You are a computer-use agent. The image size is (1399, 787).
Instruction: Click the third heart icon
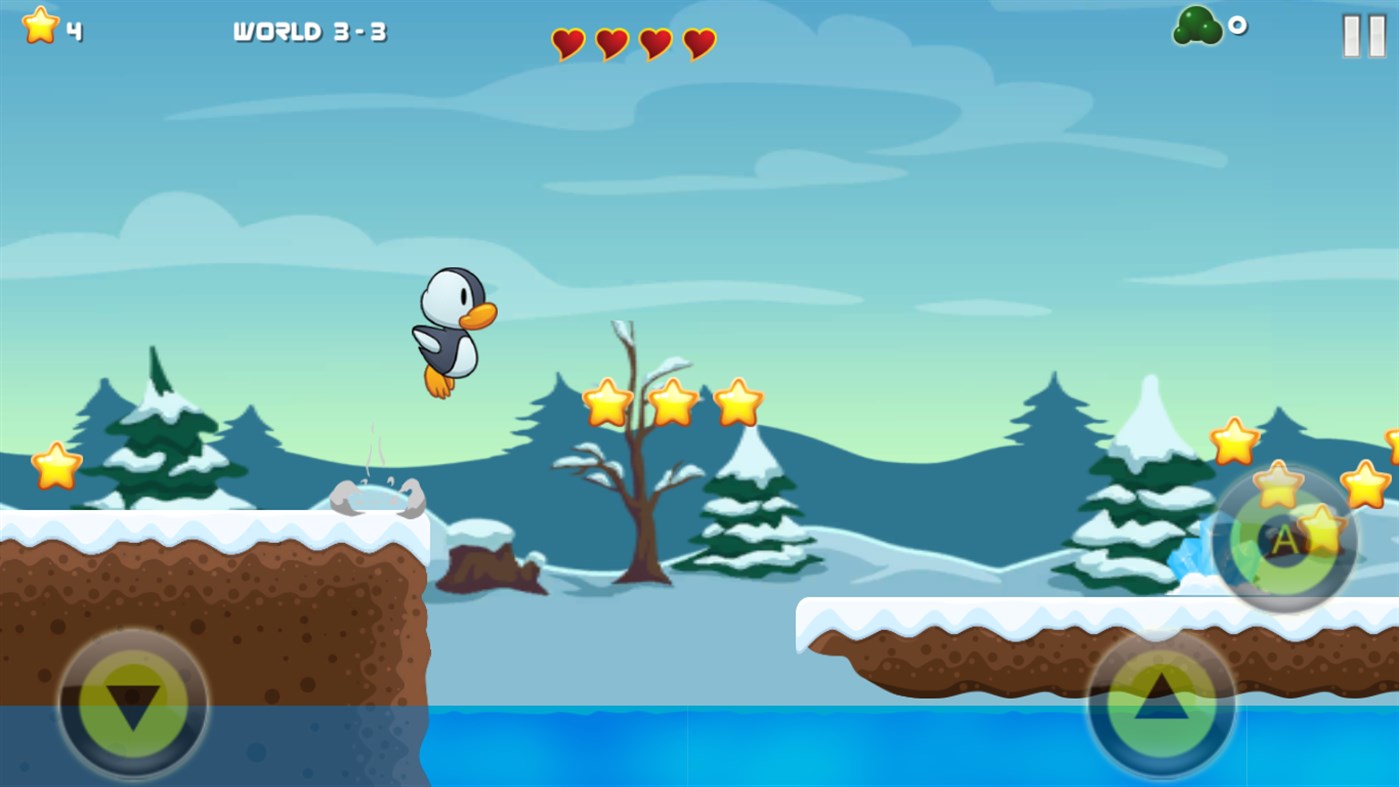[x=654, y=43]
